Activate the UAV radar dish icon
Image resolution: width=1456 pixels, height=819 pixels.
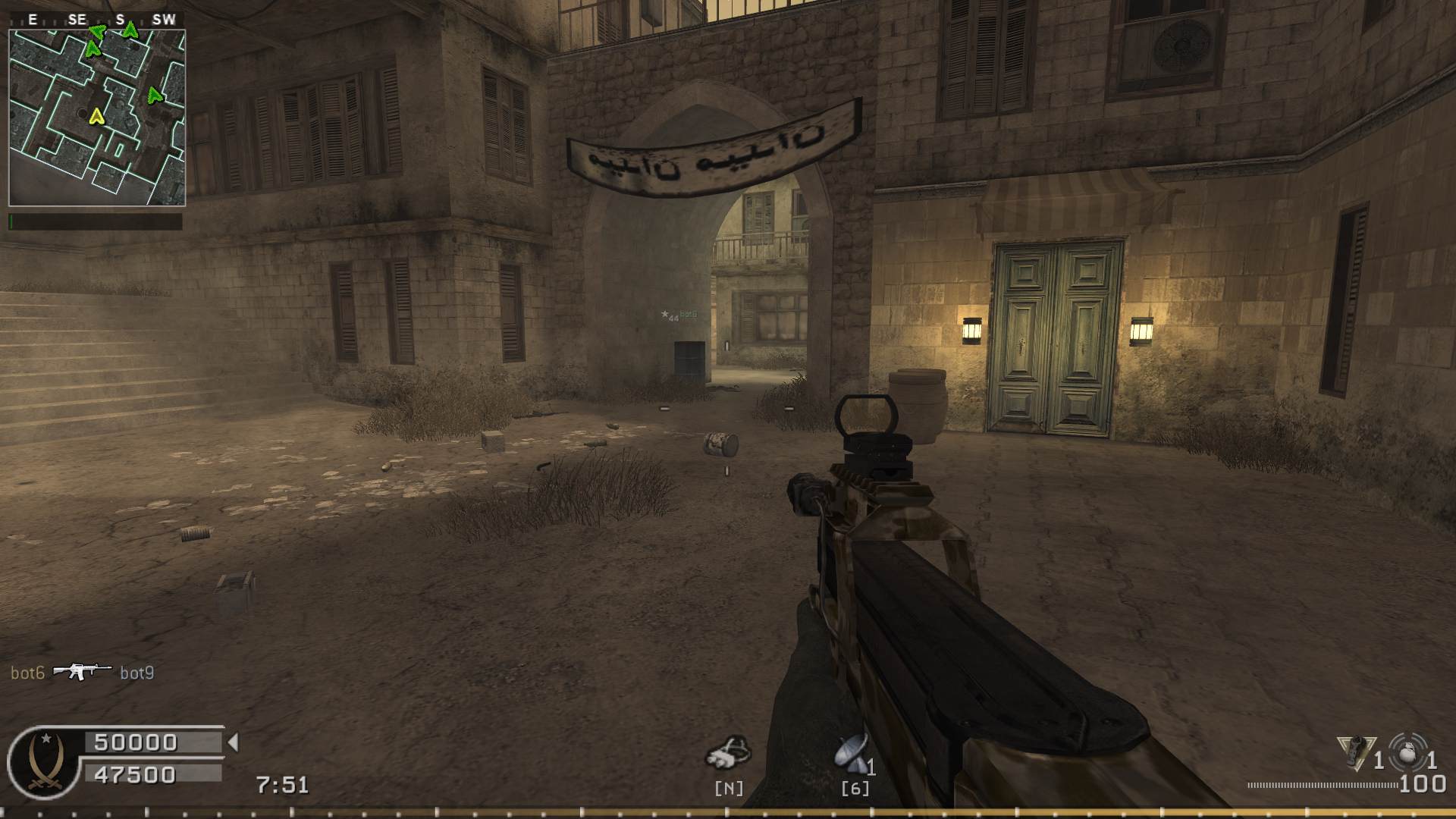click(852, 752)
